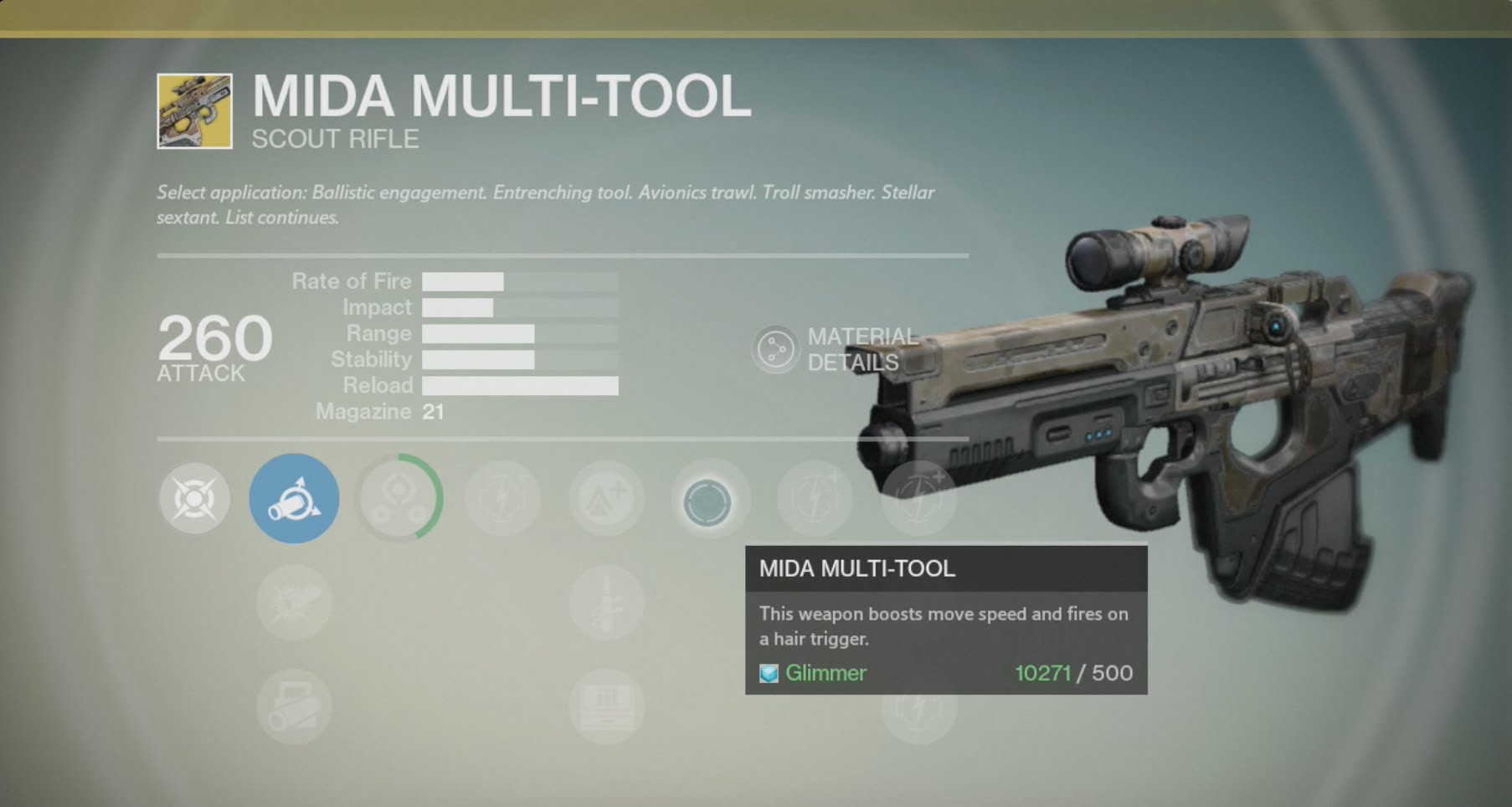Select the kinetic damage crosshair node
This screenshot has width=1512, height=807.
[194, 499]
